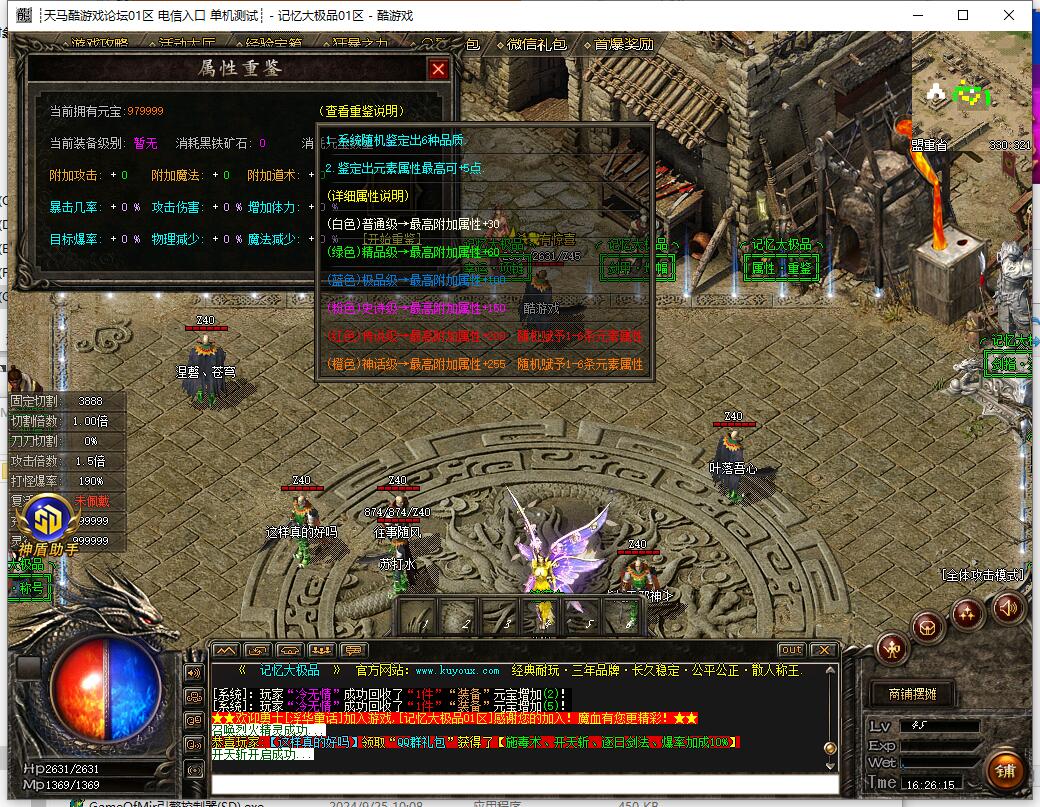1040x807 pixels.
Task: Close the chat window with X button
Action: point(822,650)
